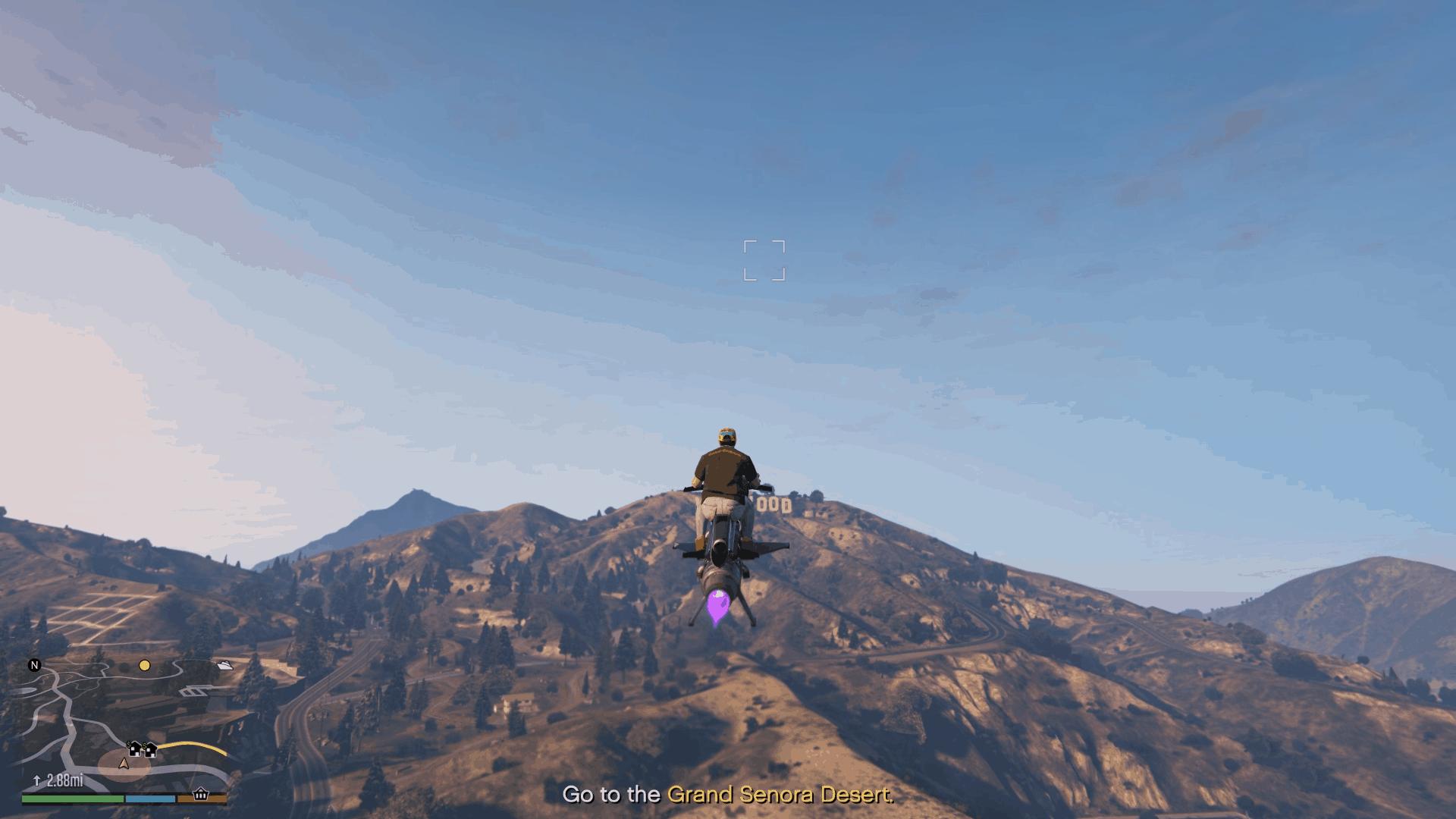
Task: Toggle the yellow GPS route line on the minimap
Action: coord(190,745)
